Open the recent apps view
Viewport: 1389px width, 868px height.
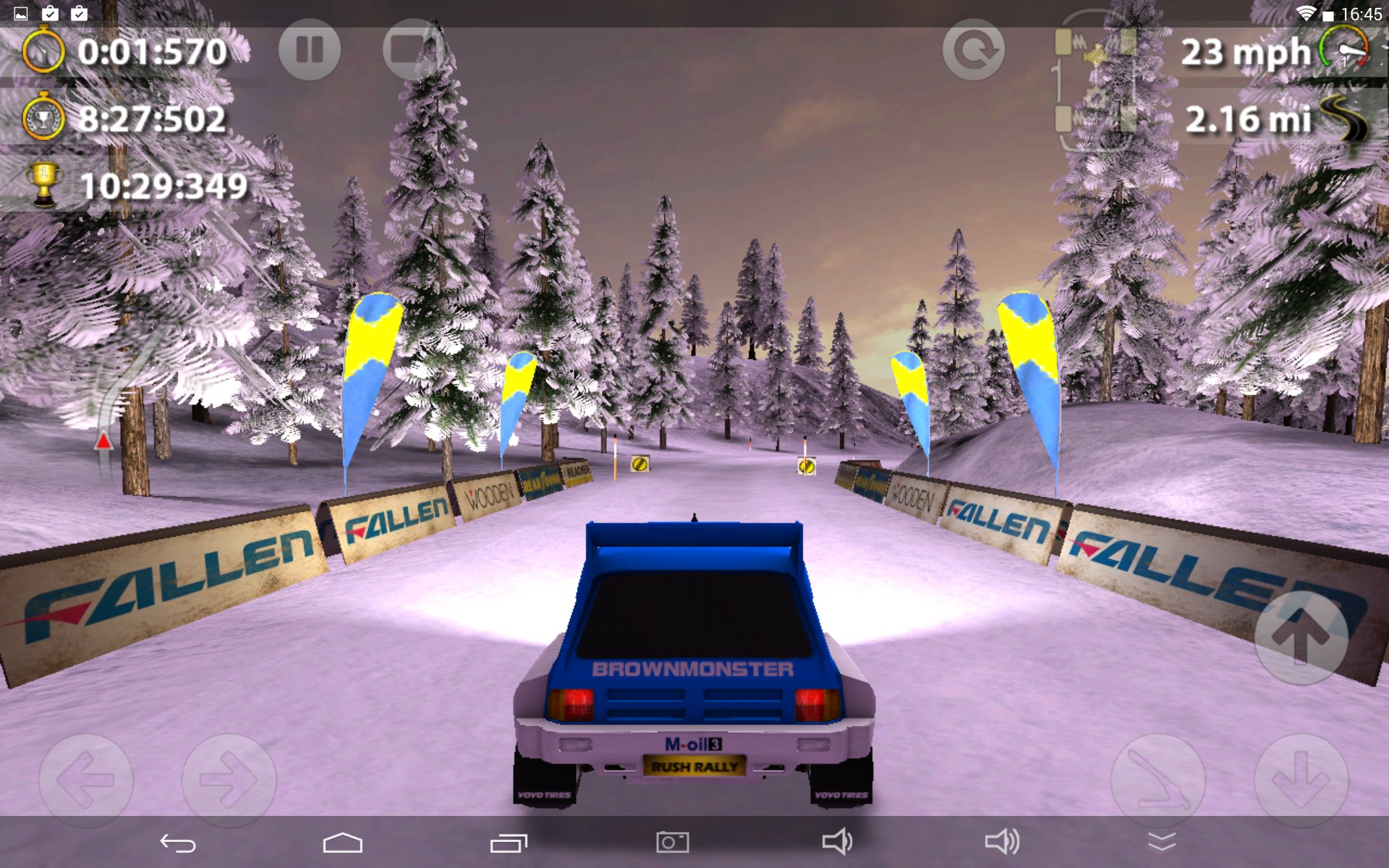[x=509, y=843]
